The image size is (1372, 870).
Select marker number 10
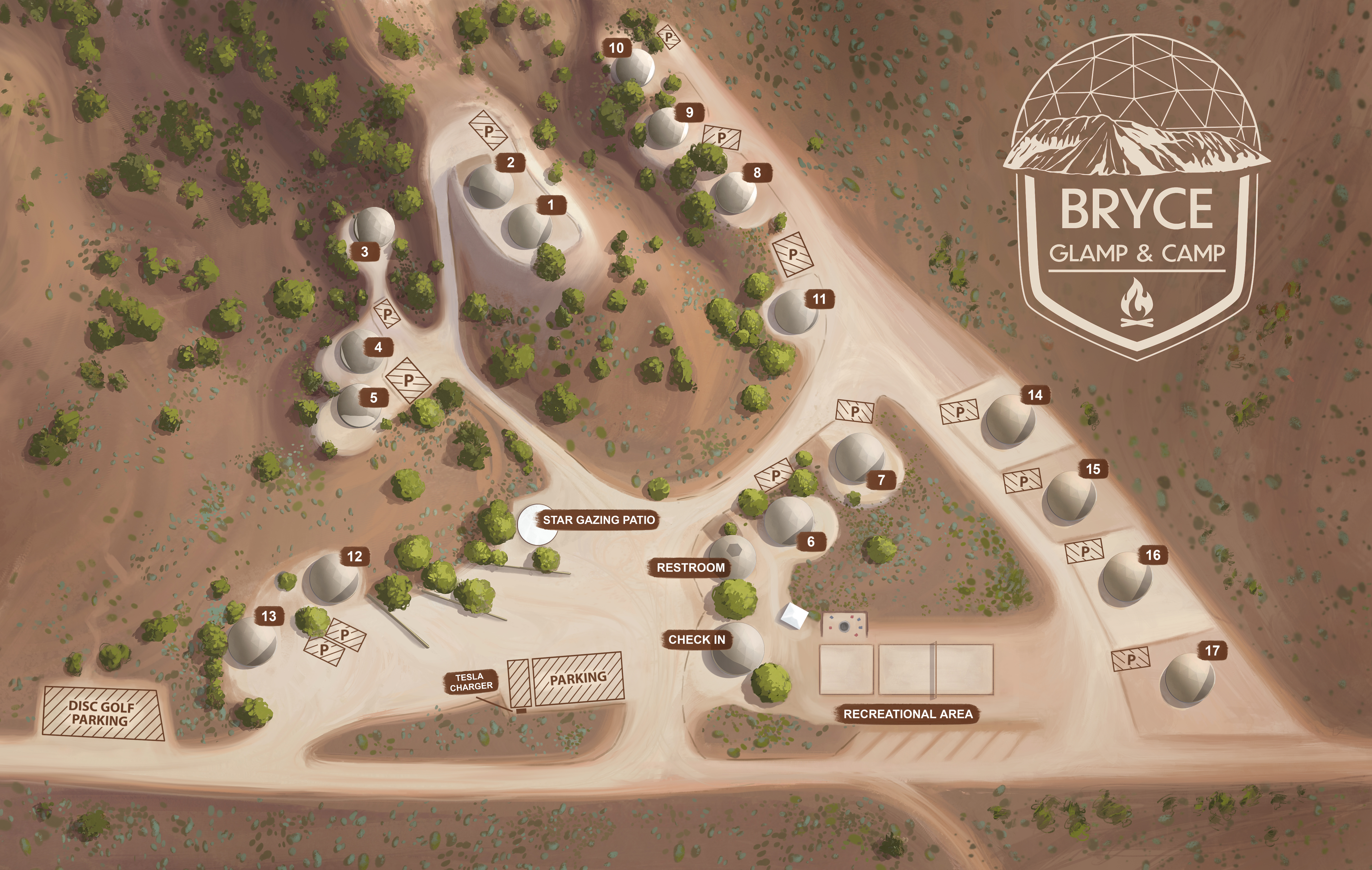coord(616,48)
